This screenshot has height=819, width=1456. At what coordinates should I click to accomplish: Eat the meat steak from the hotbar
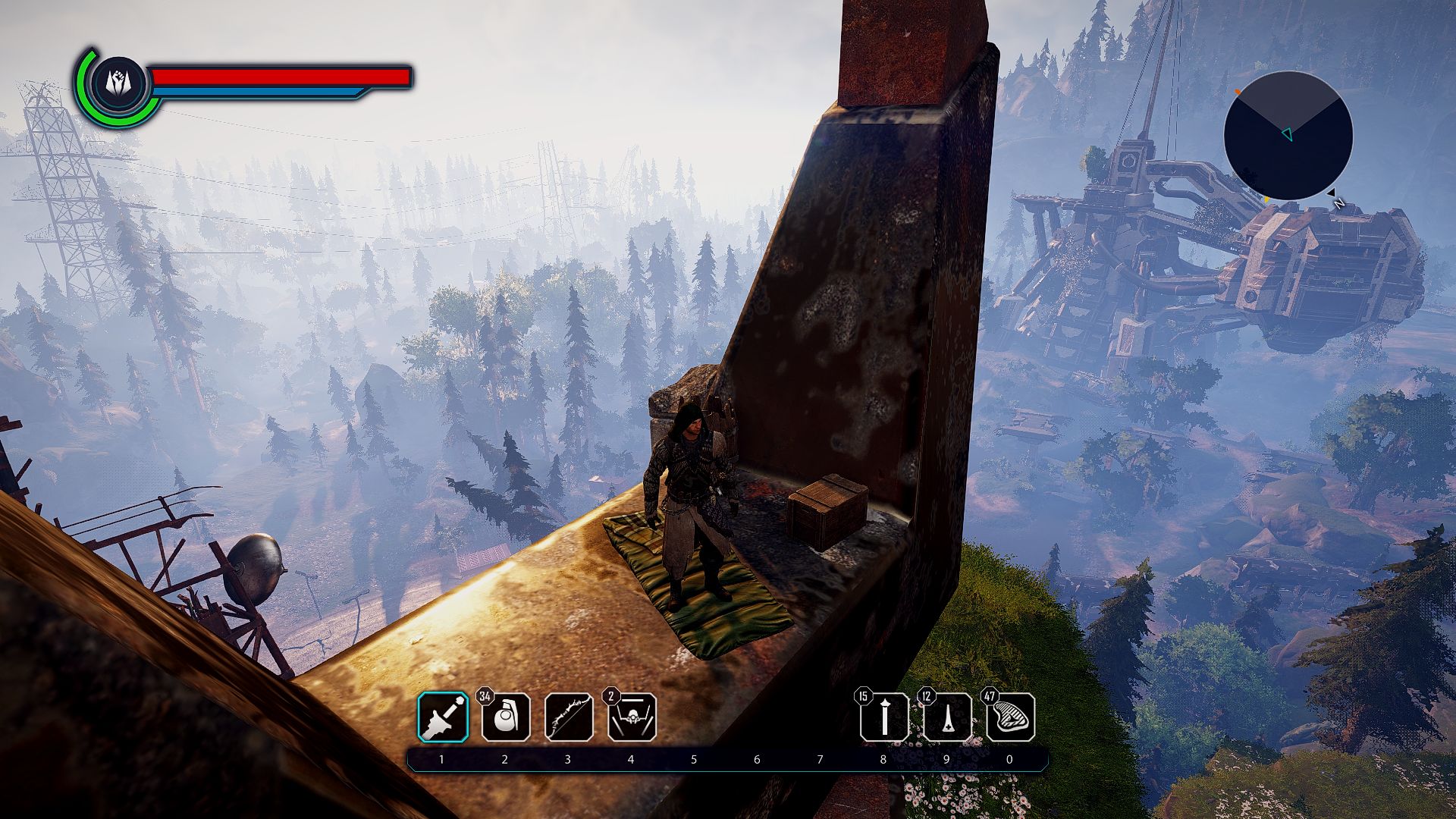(x=1010, y=717)
